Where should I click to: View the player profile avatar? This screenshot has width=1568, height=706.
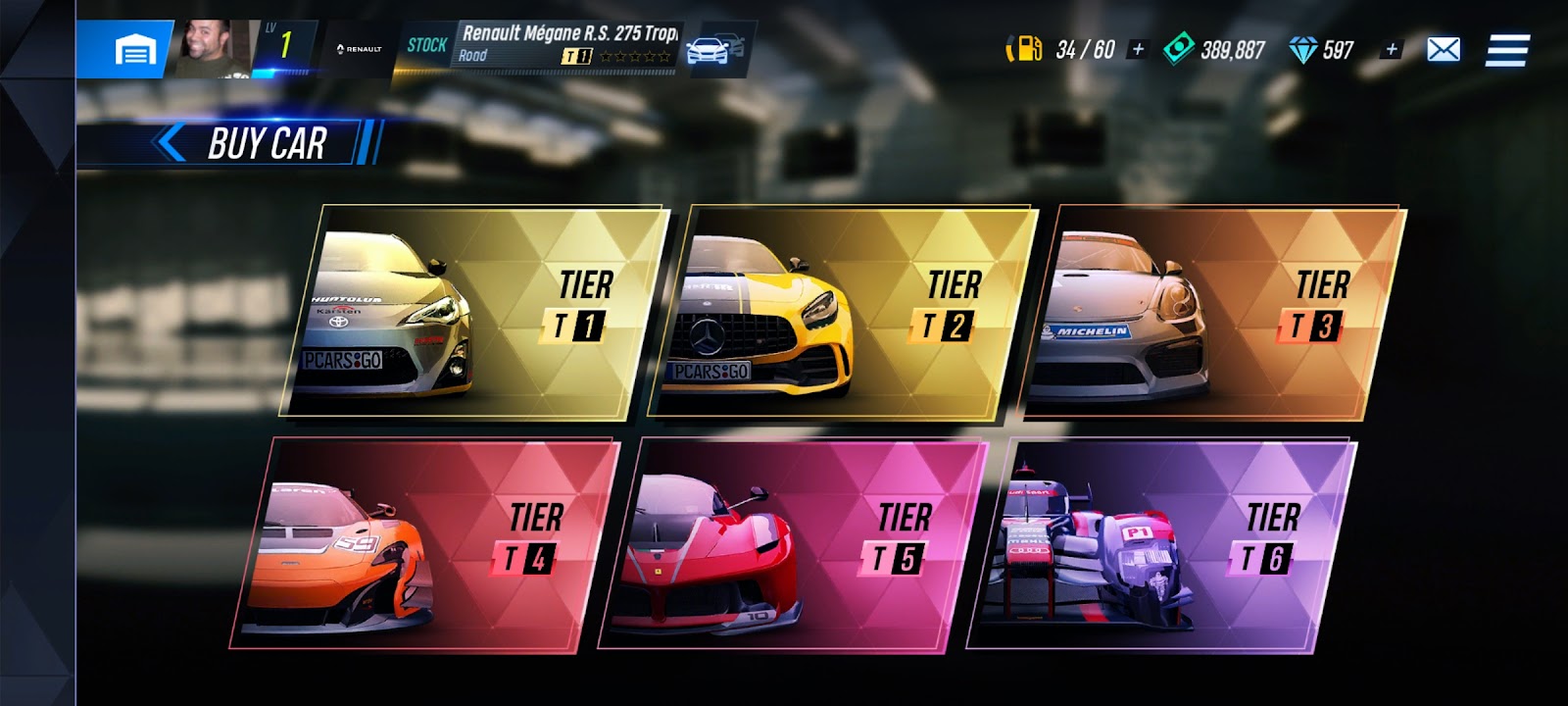215,47
